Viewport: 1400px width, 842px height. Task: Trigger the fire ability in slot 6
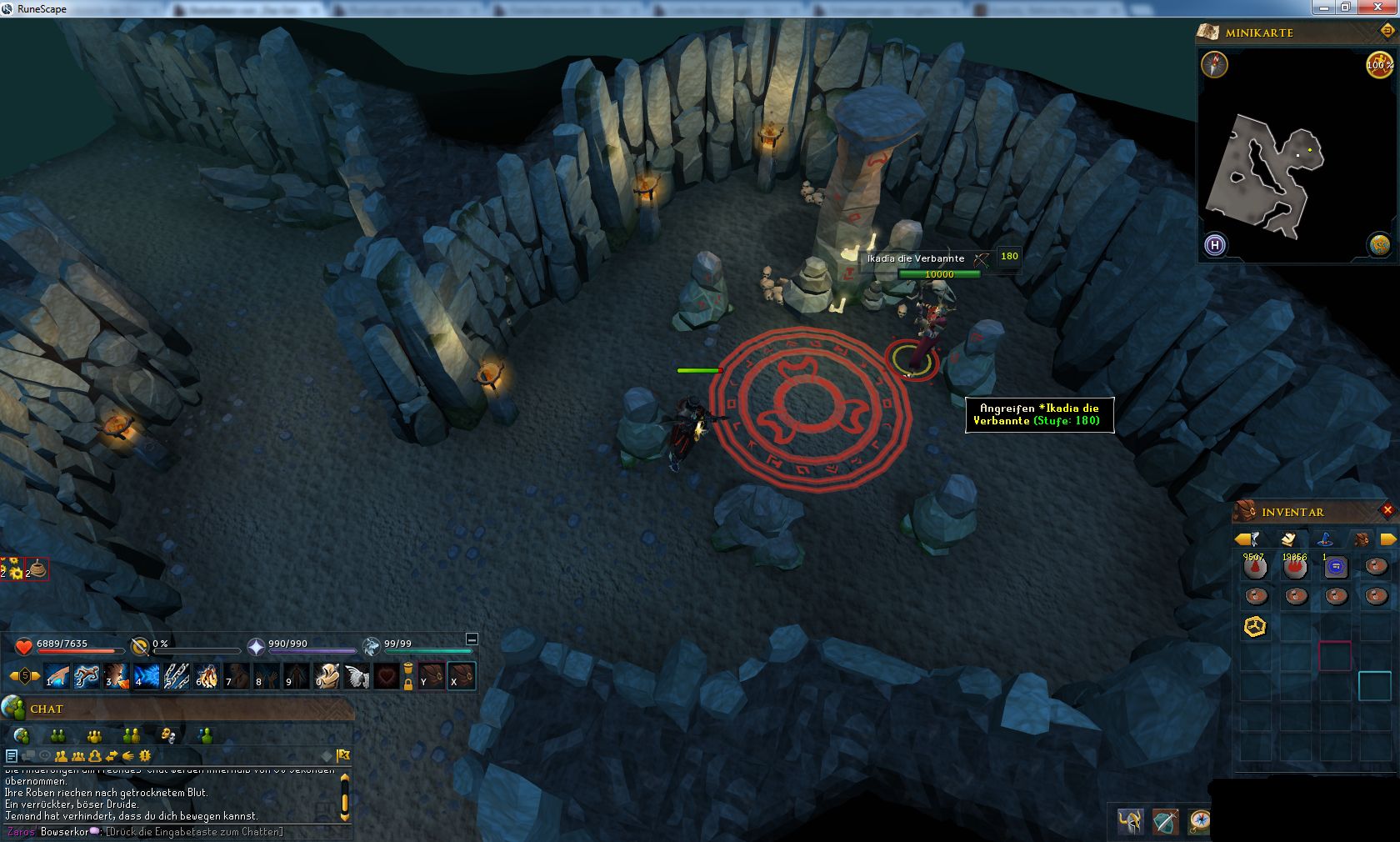pyautogui.click(x=207, y=675)
